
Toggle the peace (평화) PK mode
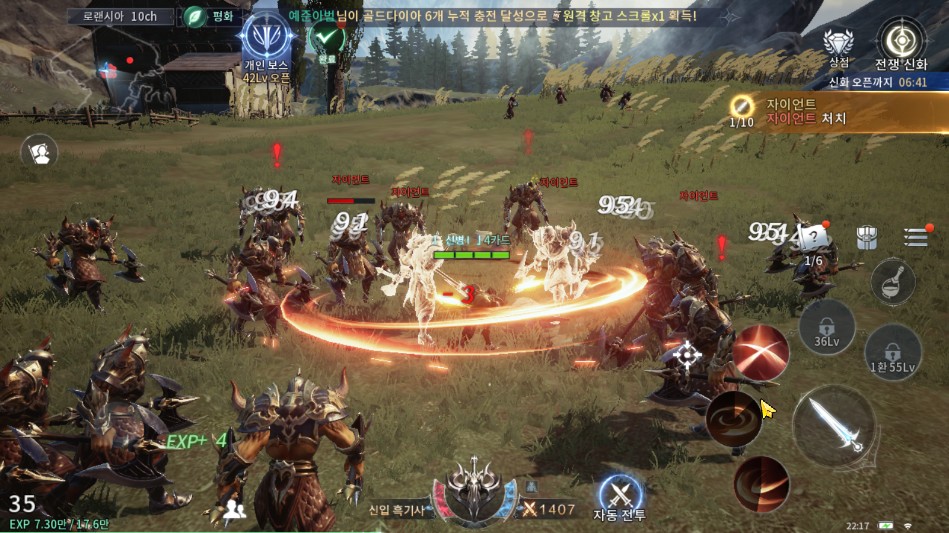[210, 16]
